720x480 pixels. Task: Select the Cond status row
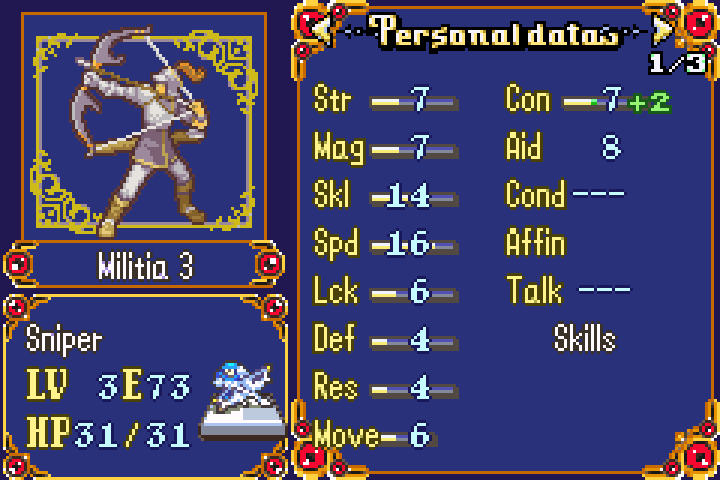[565, 193]
